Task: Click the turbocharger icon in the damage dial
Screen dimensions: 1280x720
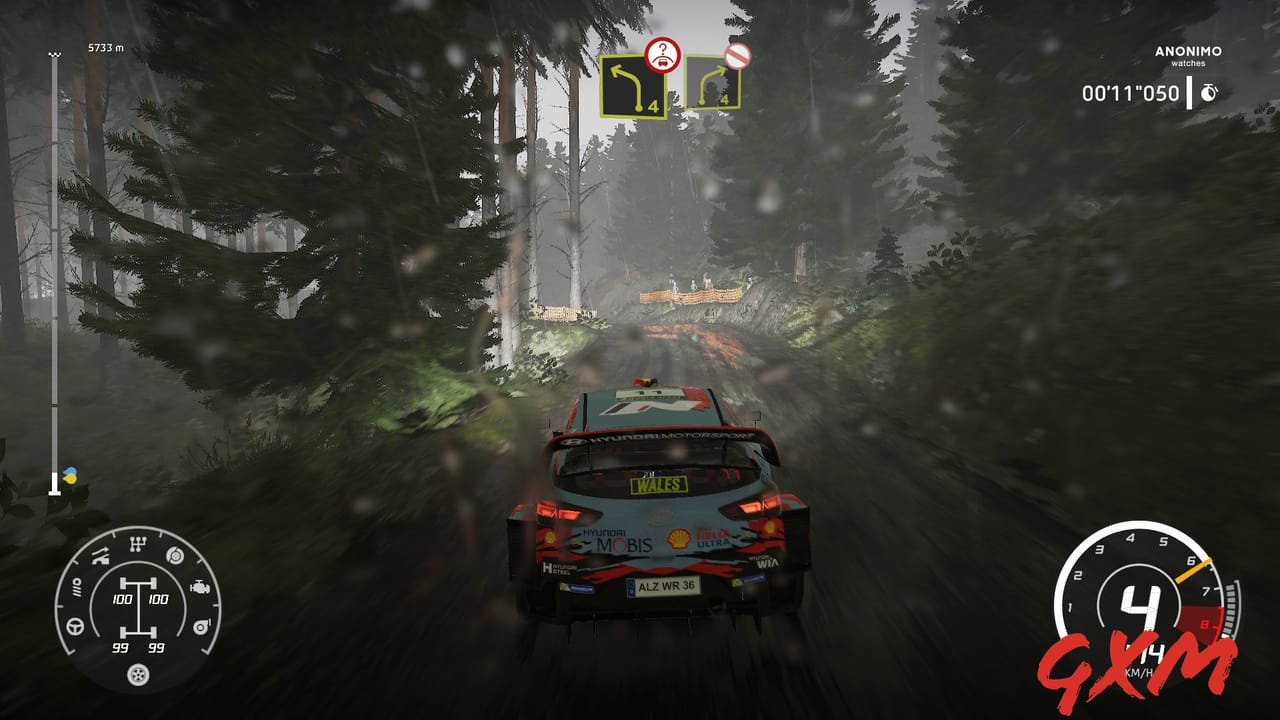Action: pyautogui.click(x=201, y=626)
